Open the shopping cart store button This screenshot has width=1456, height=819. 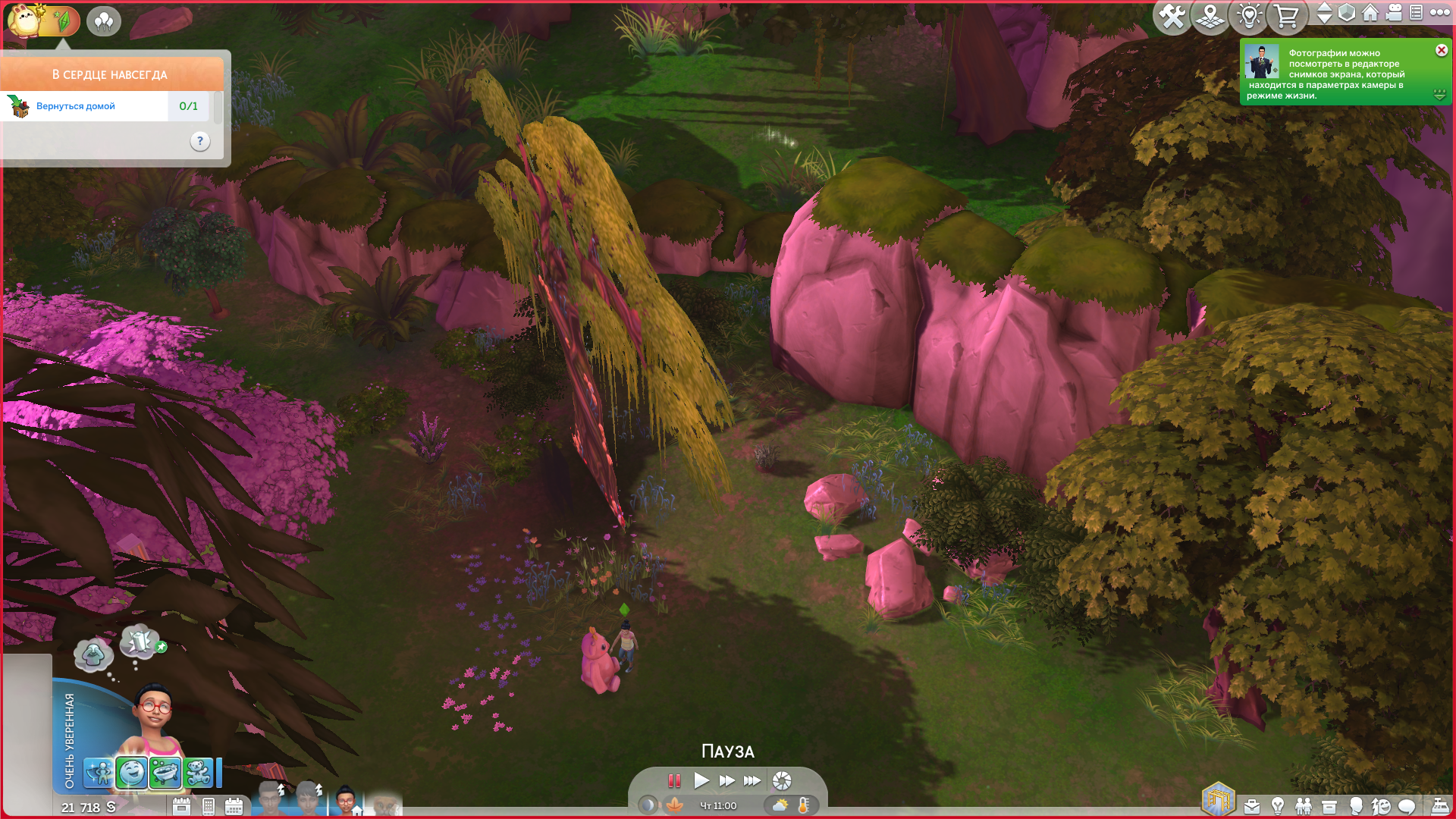[1286, 16]
